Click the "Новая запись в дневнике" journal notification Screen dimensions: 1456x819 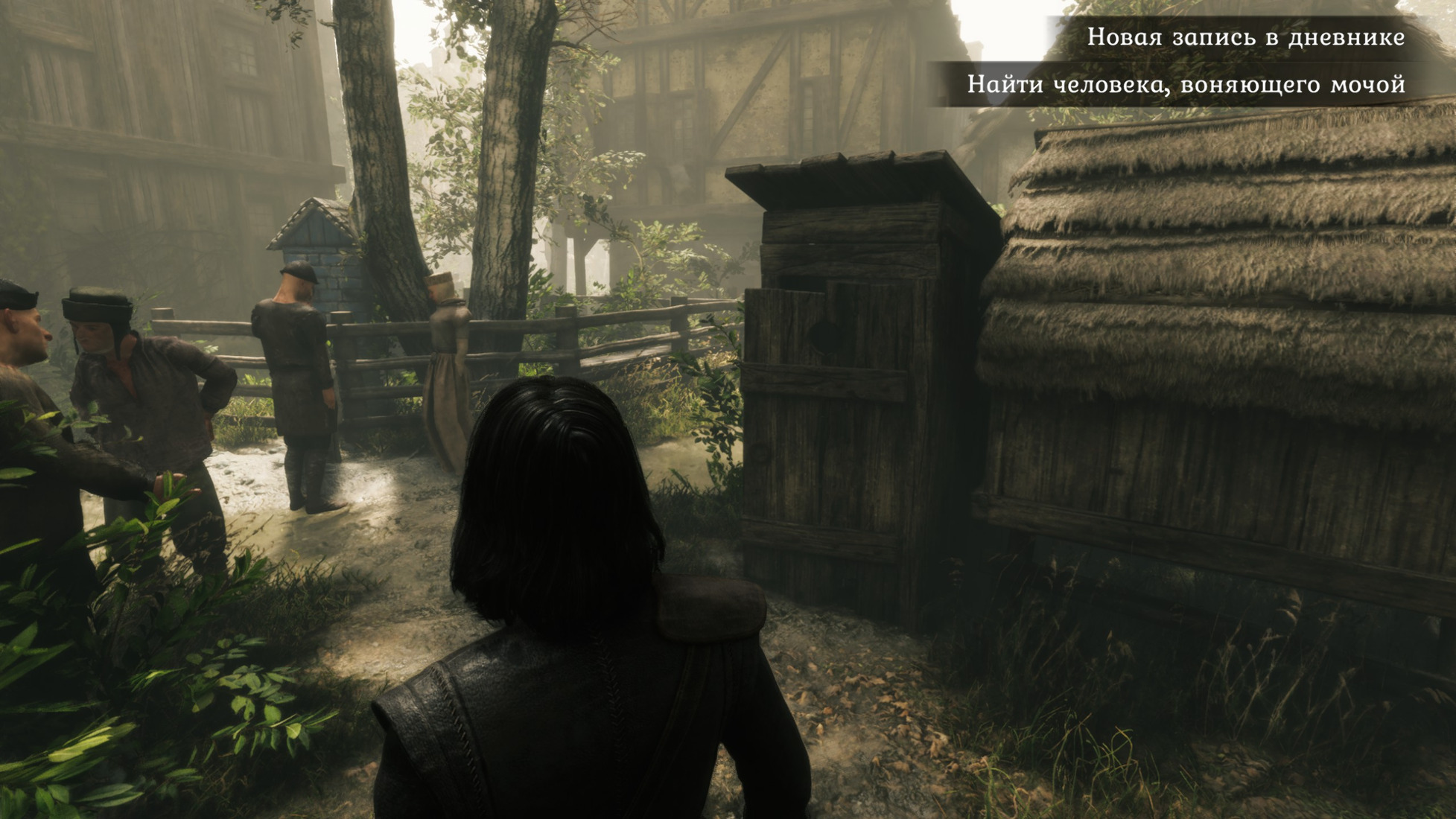[1245, 36]
